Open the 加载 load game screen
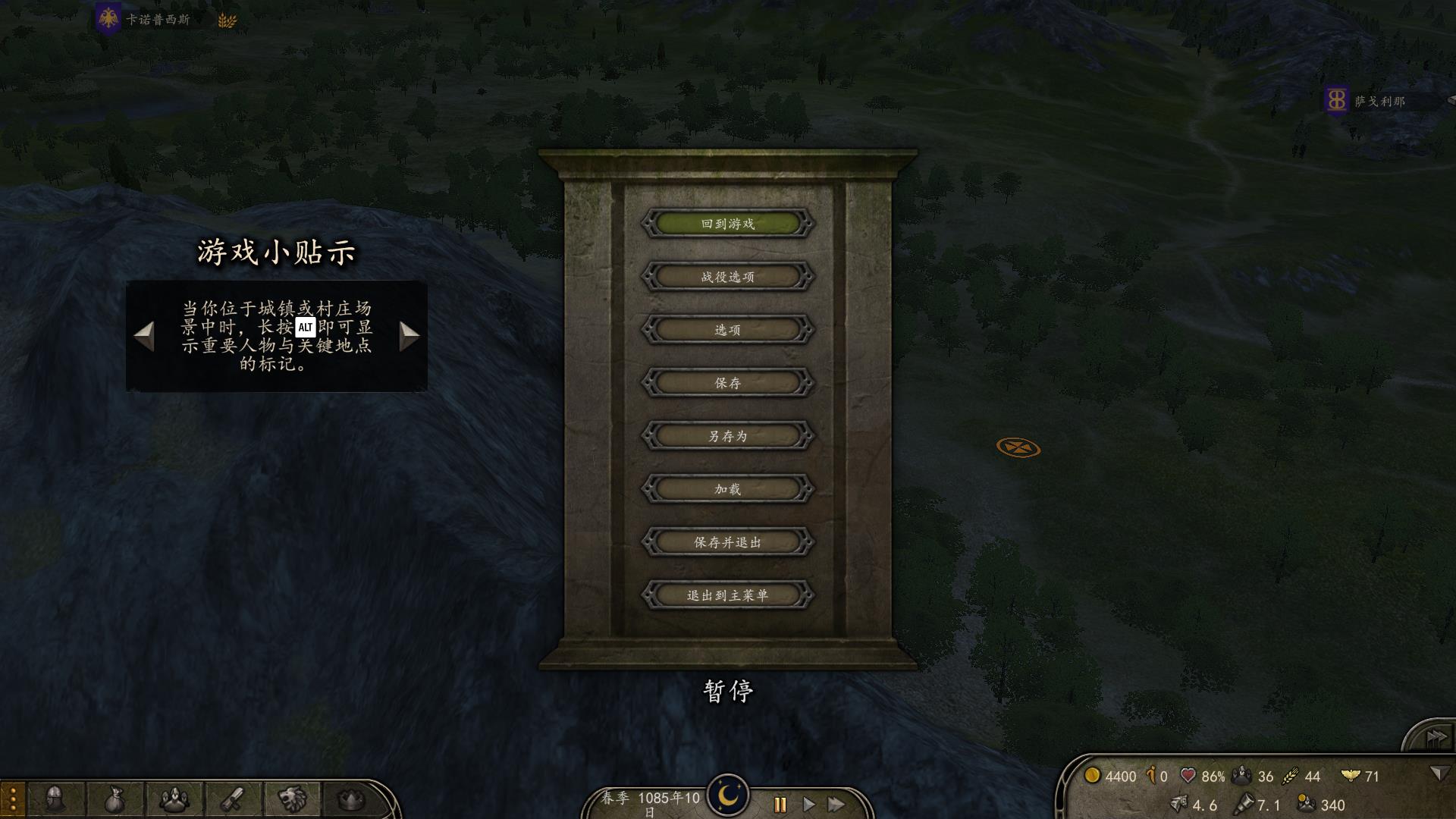This screenshot has width=1456, height=819. tap(727, 489)
